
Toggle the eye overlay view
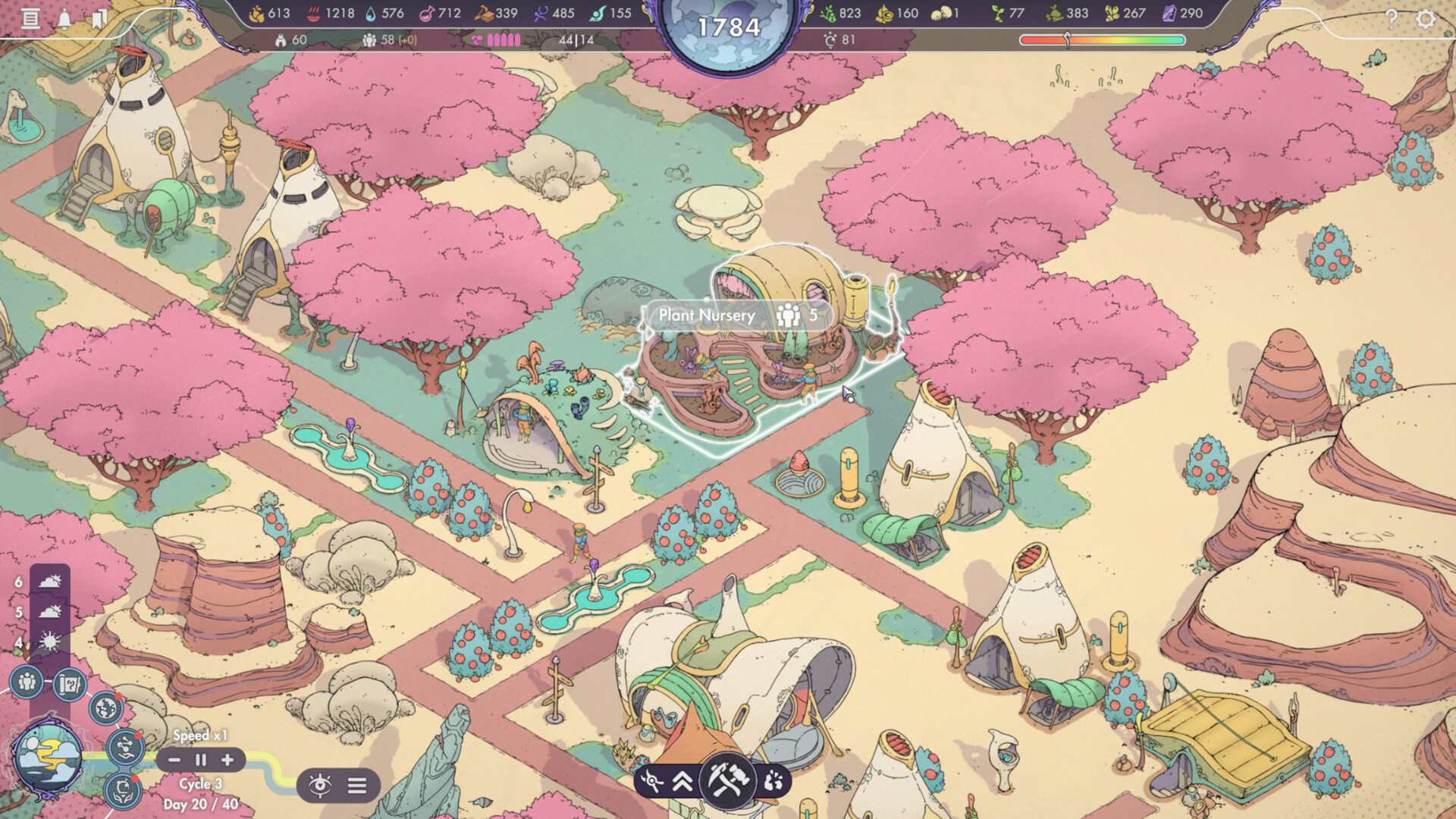coord(322,787)
